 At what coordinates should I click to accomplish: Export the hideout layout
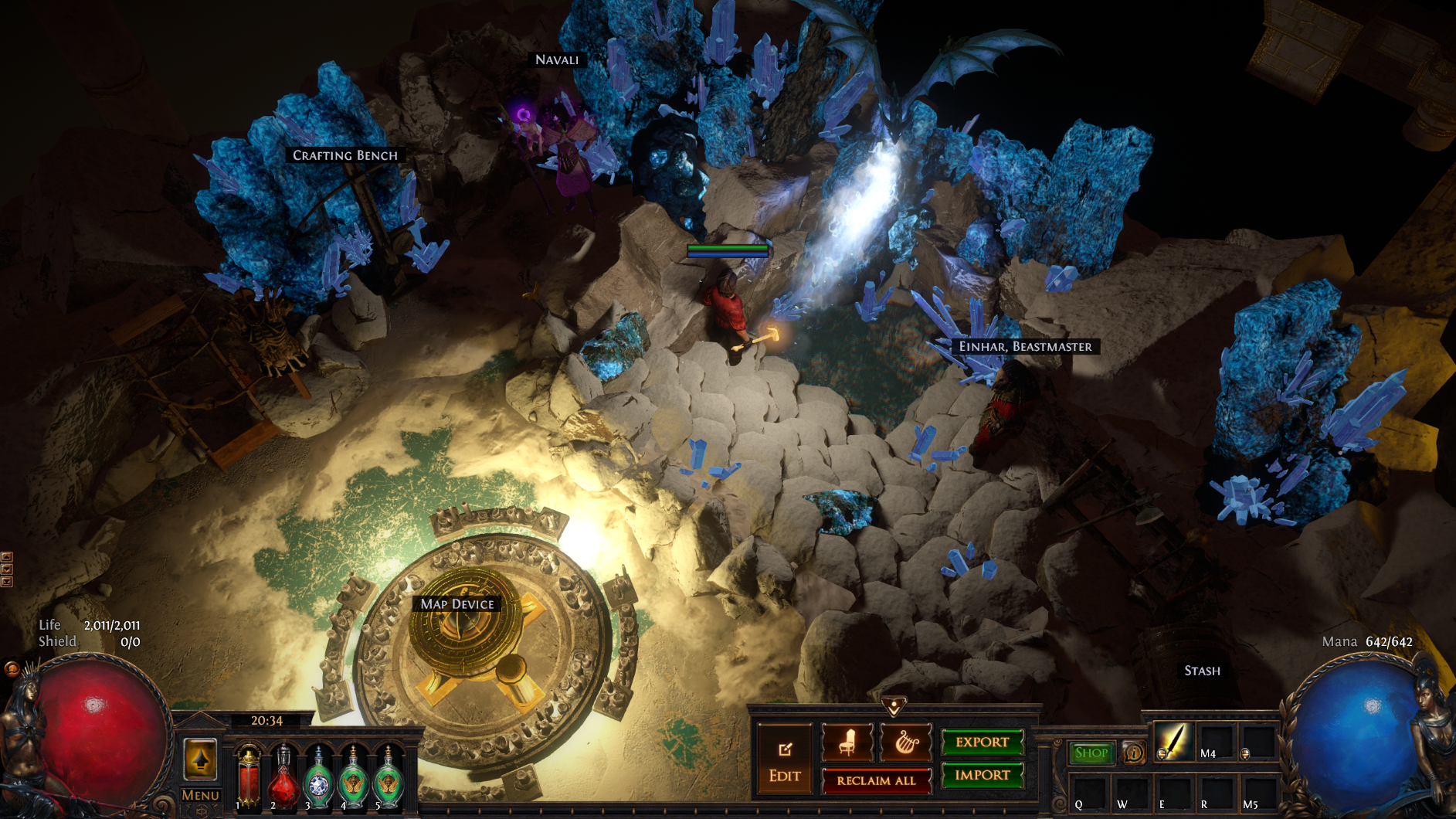coord(982,743)
